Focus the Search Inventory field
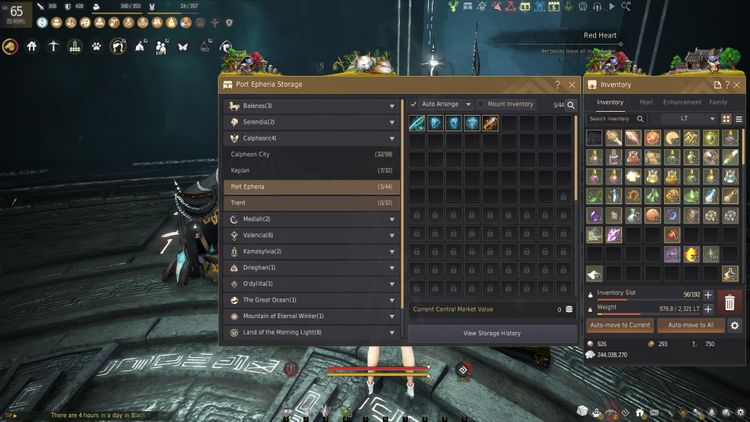This screenshot has width=750, height=422. (x=612, y=119)
